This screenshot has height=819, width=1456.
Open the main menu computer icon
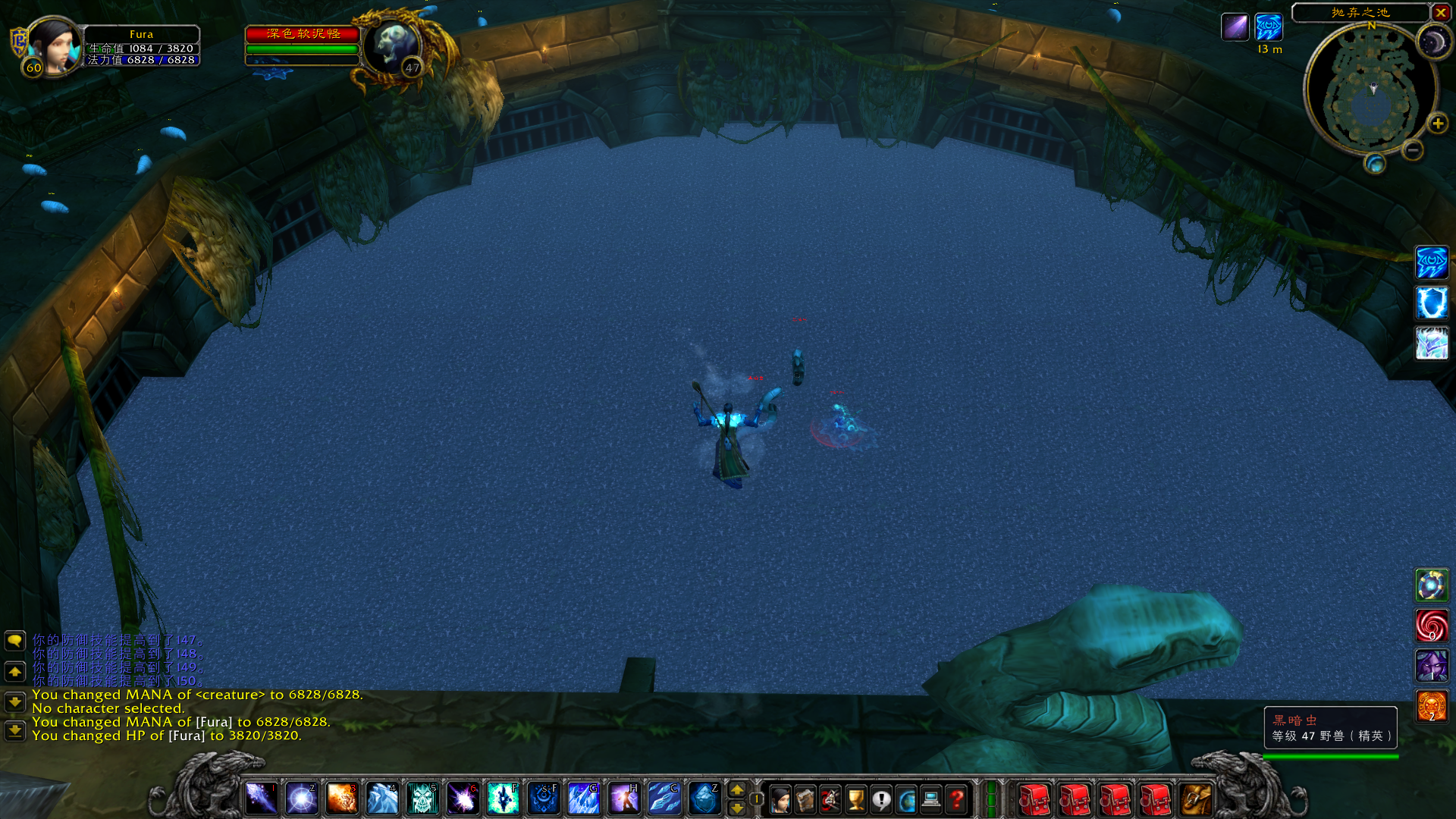point(931,799)
